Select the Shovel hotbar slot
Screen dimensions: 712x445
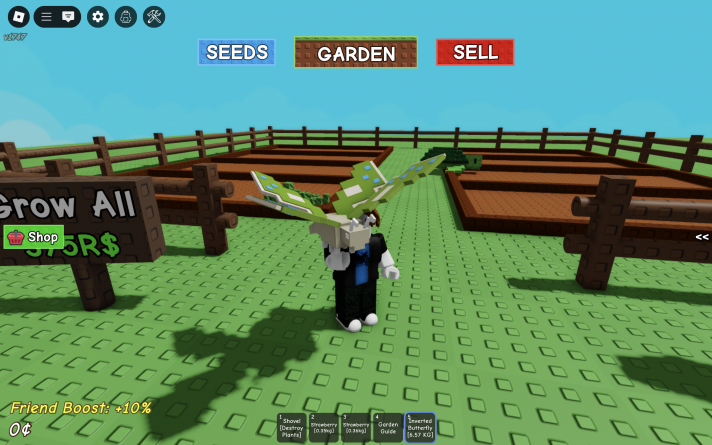pos(292,427)
